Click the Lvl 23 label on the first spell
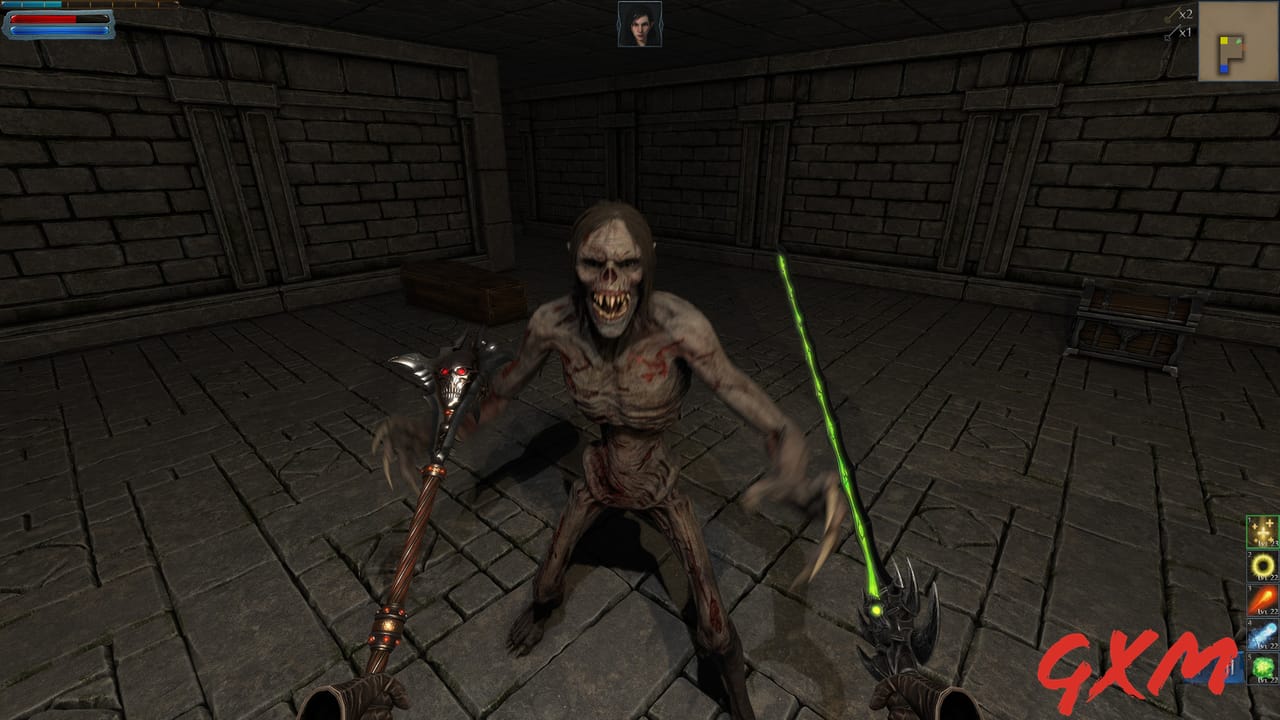This screenshot has height=720, width=1280. coord(1268,544)
